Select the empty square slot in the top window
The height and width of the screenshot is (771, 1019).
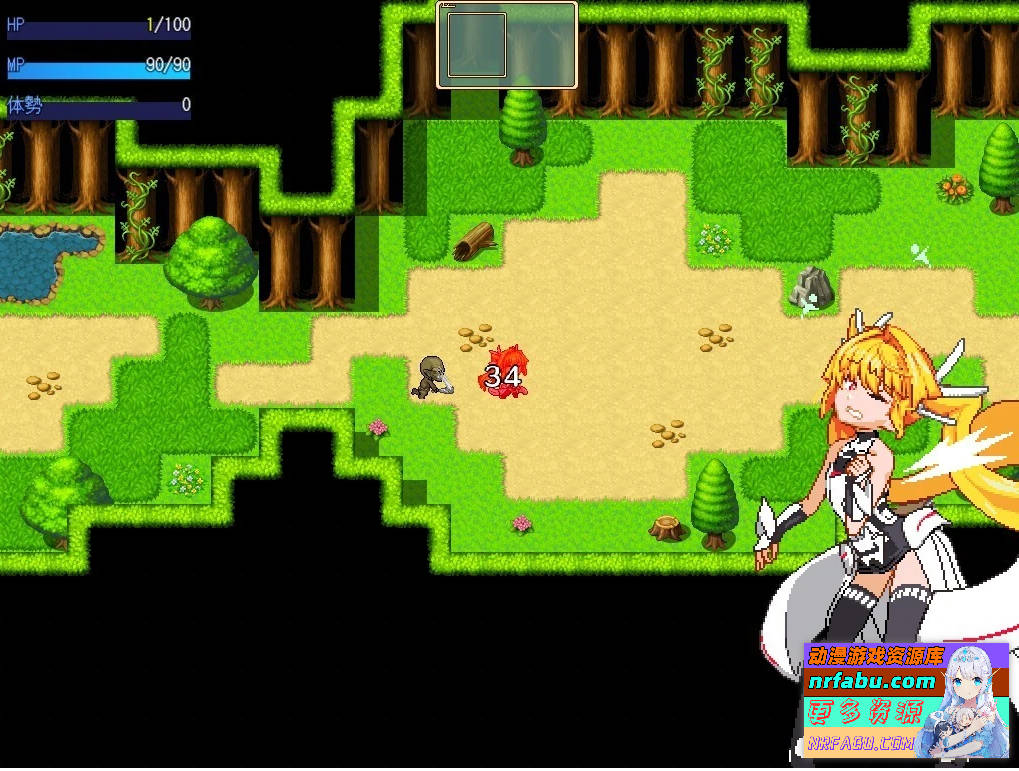tap(476, 45)
